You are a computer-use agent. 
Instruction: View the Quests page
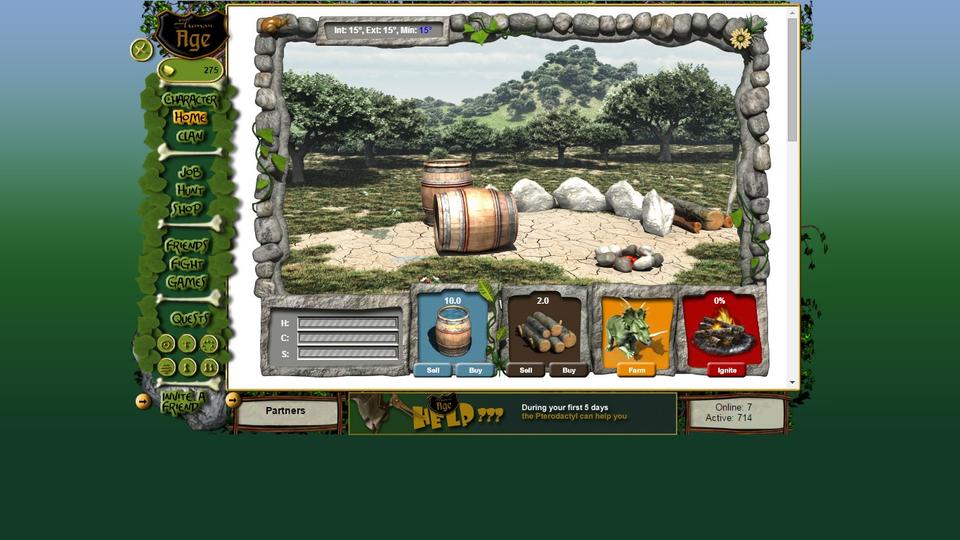pos(189,318)
